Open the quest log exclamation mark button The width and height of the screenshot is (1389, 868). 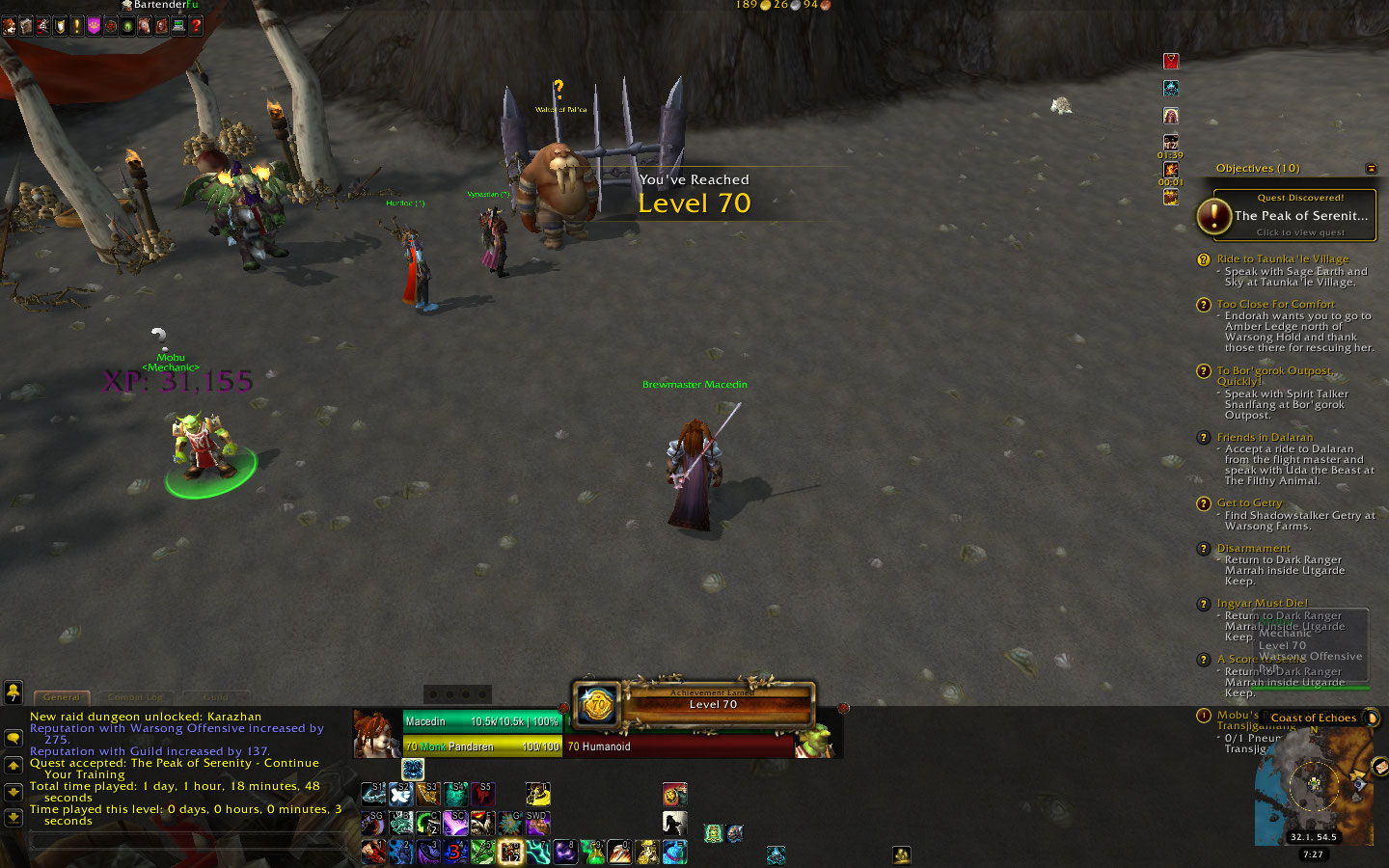click(77, 26)
